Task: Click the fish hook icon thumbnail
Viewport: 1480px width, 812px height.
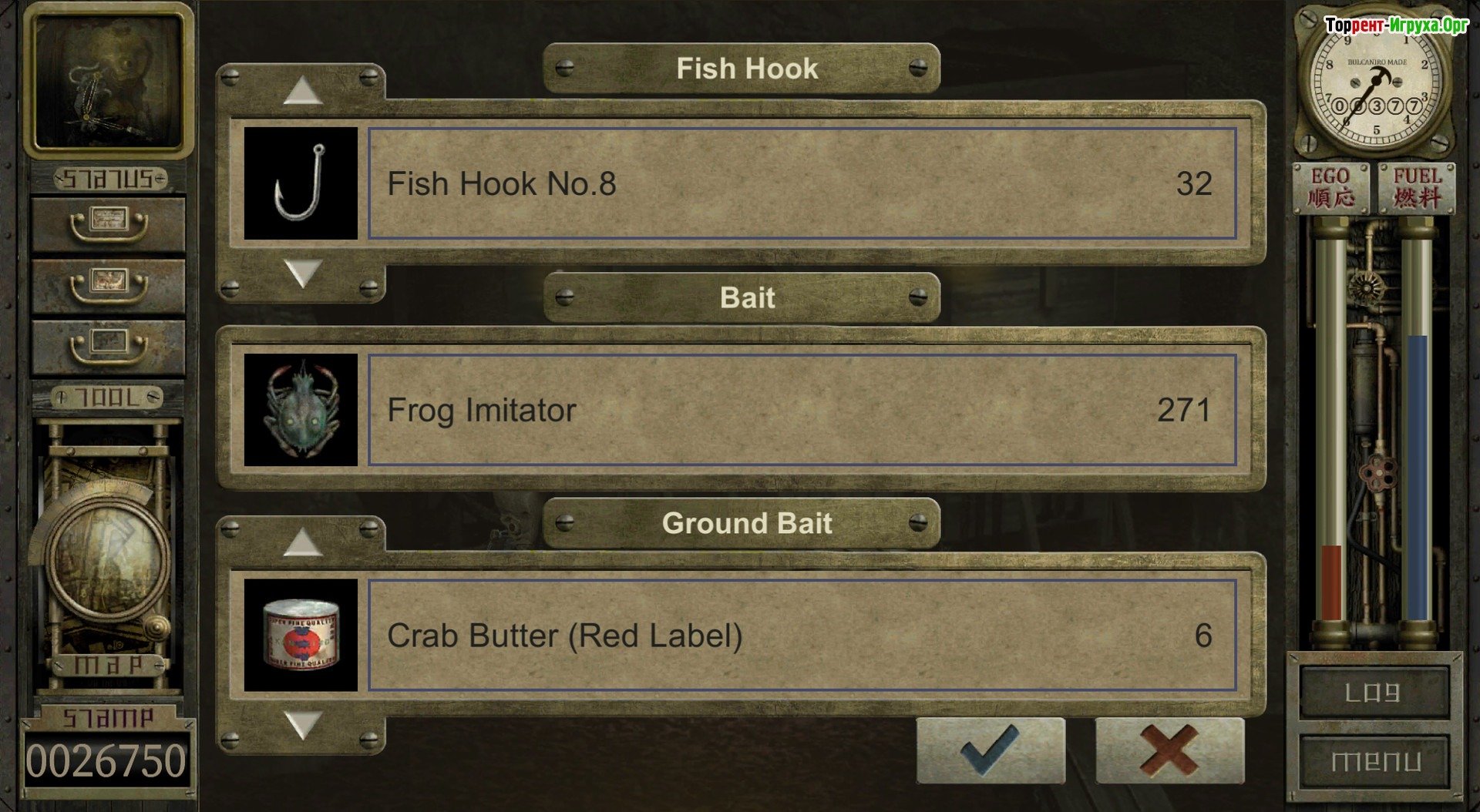Action: (x=301, y=183)
